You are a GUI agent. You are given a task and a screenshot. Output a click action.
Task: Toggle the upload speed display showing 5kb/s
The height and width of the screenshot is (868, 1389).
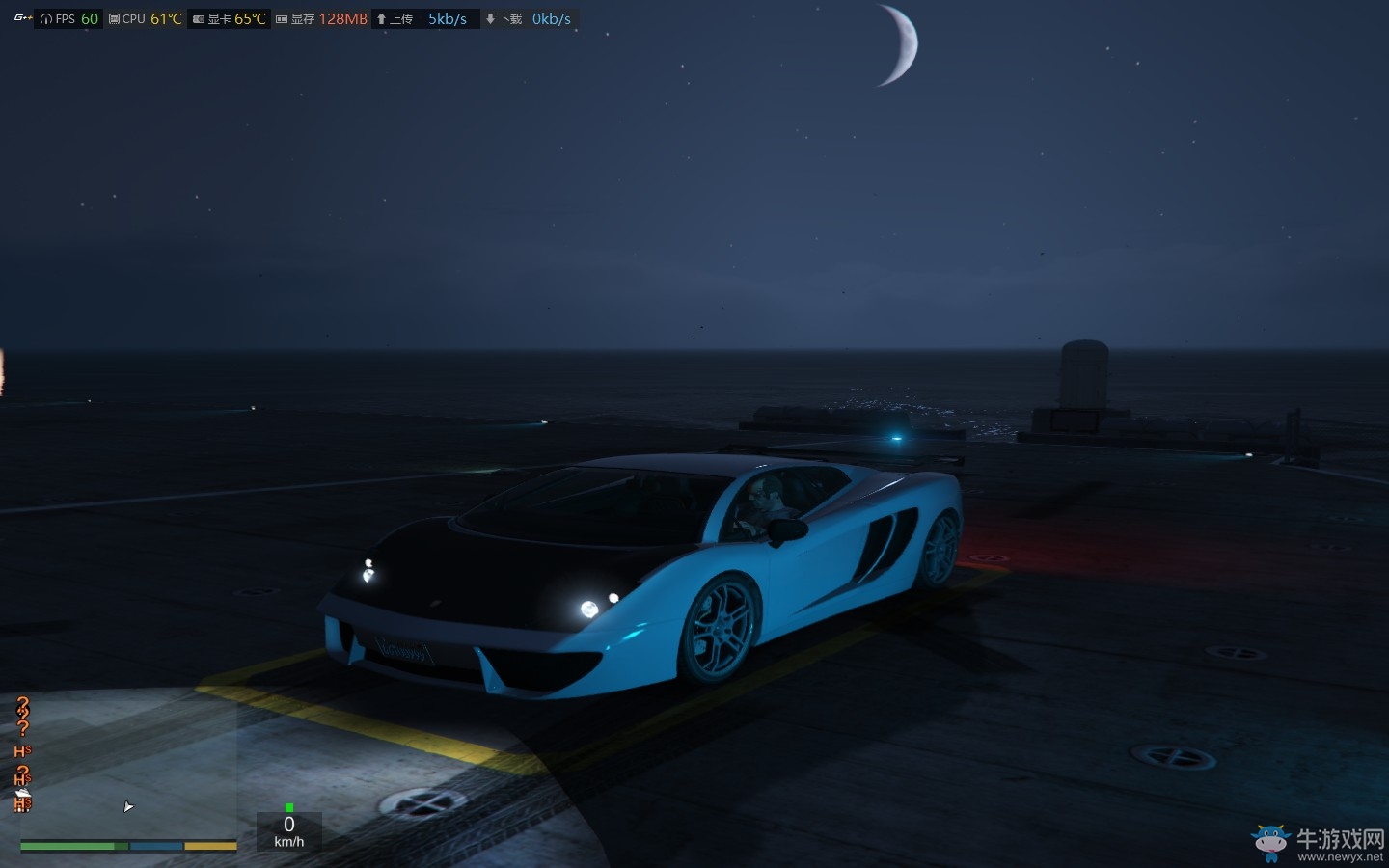tap(446, 17)
